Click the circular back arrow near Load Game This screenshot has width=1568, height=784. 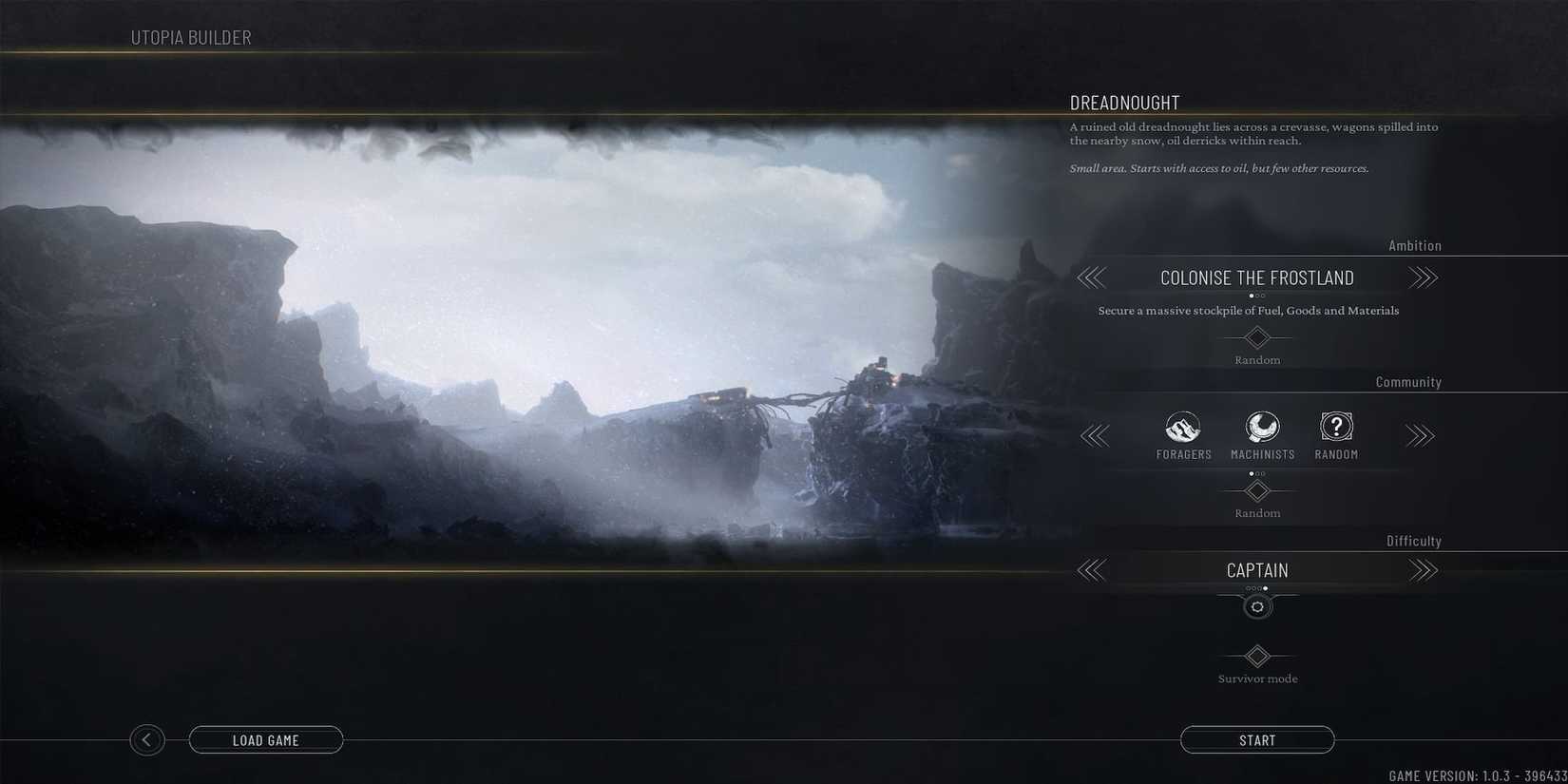pyautogui.click(x=147, y=739)
